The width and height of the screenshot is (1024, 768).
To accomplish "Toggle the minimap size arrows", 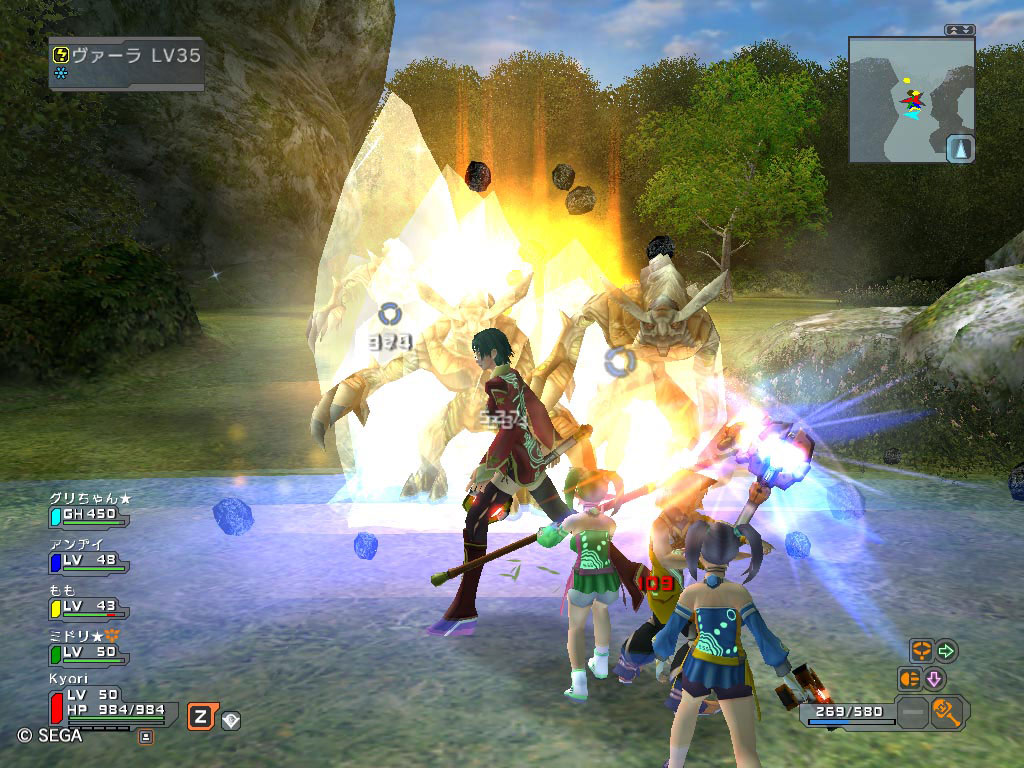I will 960,30.
